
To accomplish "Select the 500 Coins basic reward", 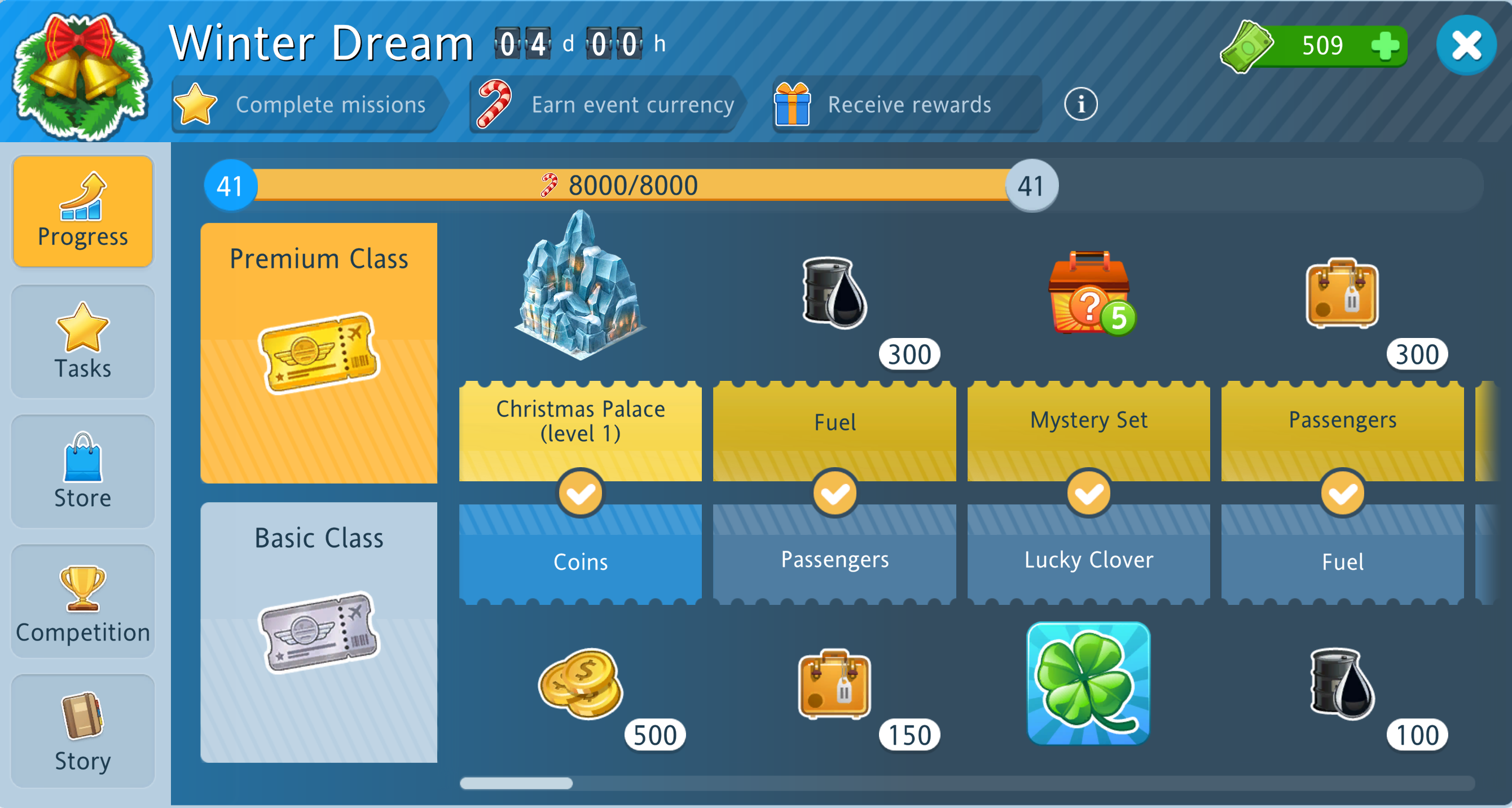I will point(581,683).
